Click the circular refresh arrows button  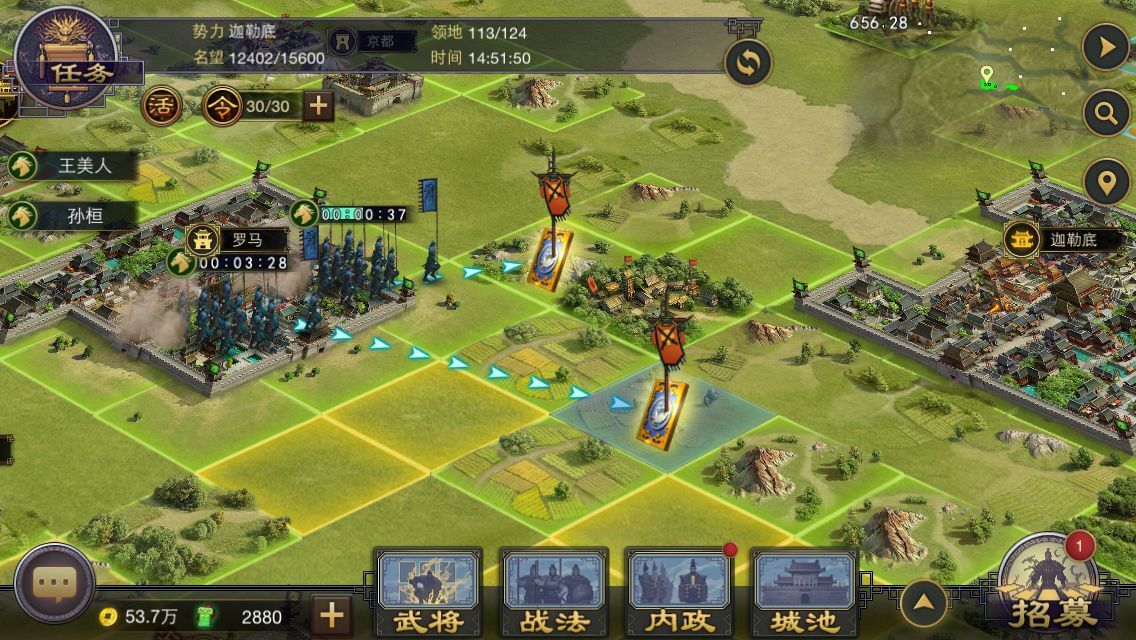[748, 64]
